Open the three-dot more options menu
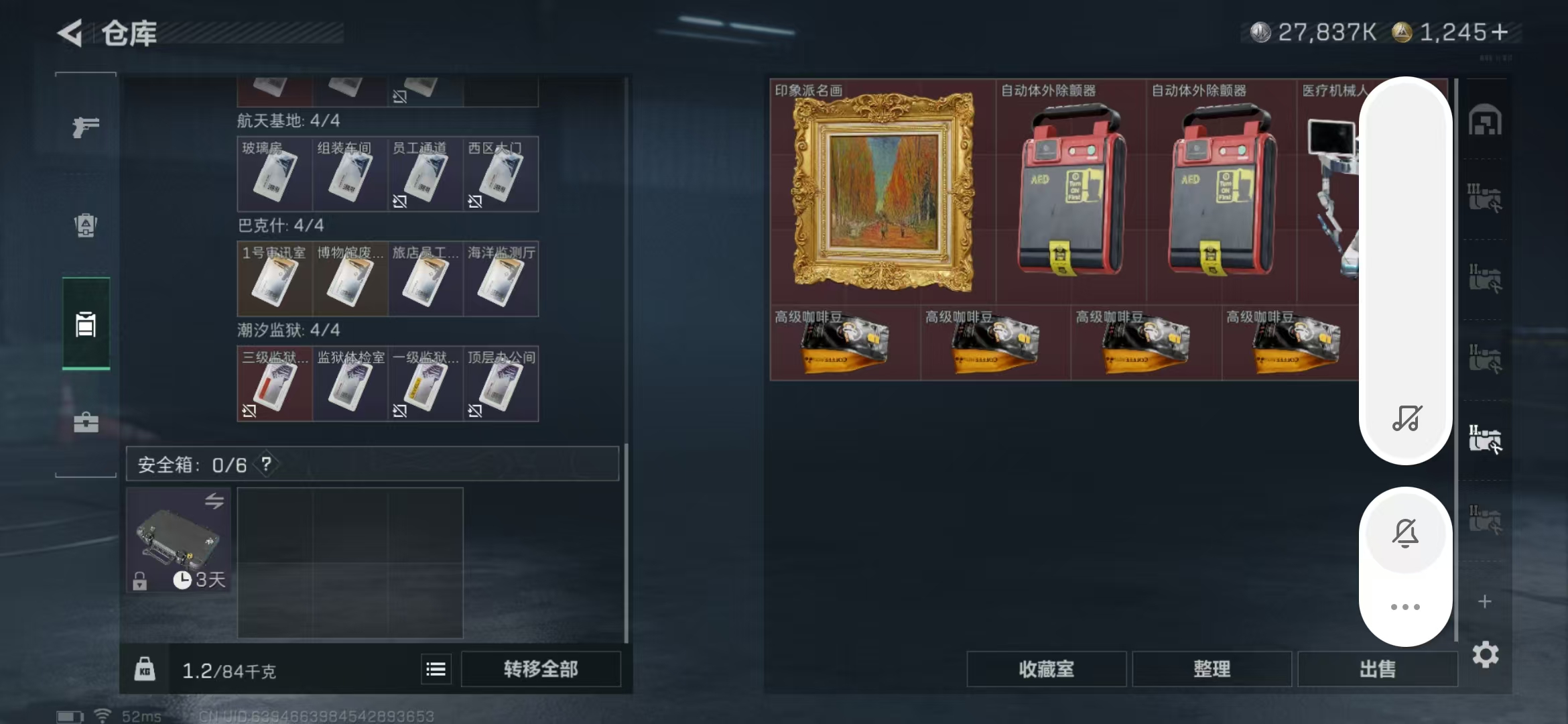The width and height of the screenshot is (1568, 724). pyautogui.click(x=1405, y=607)
